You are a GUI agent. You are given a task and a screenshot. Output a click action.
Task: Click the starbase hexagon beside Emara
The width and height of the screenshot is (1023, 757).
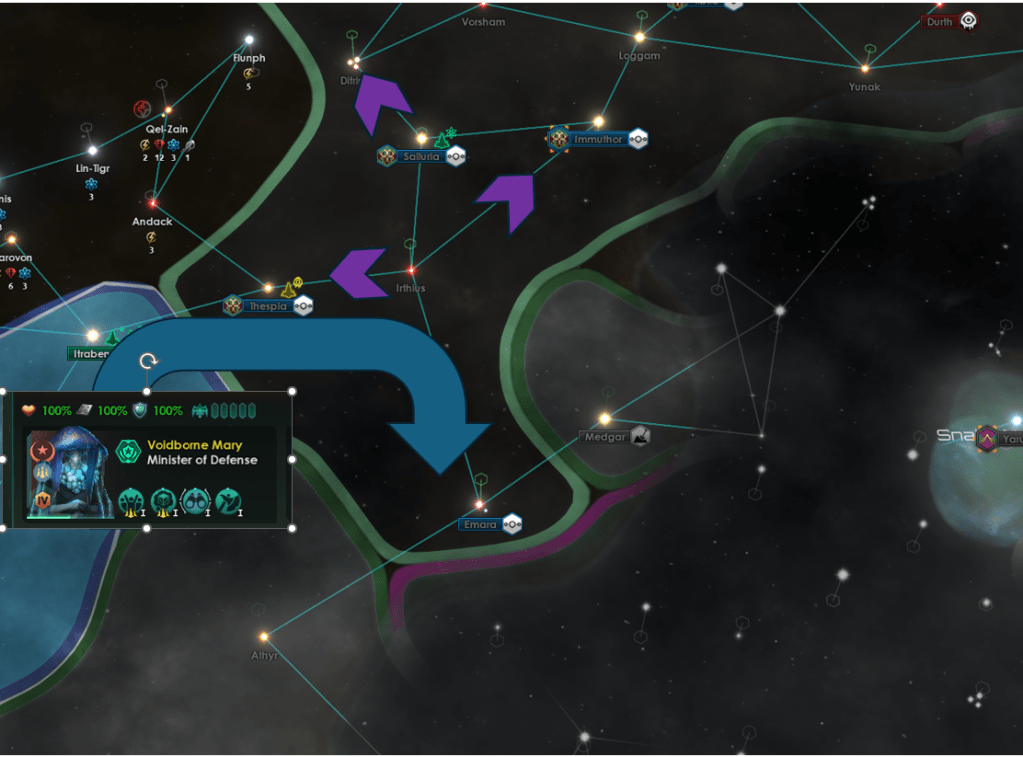pos(512,524)
